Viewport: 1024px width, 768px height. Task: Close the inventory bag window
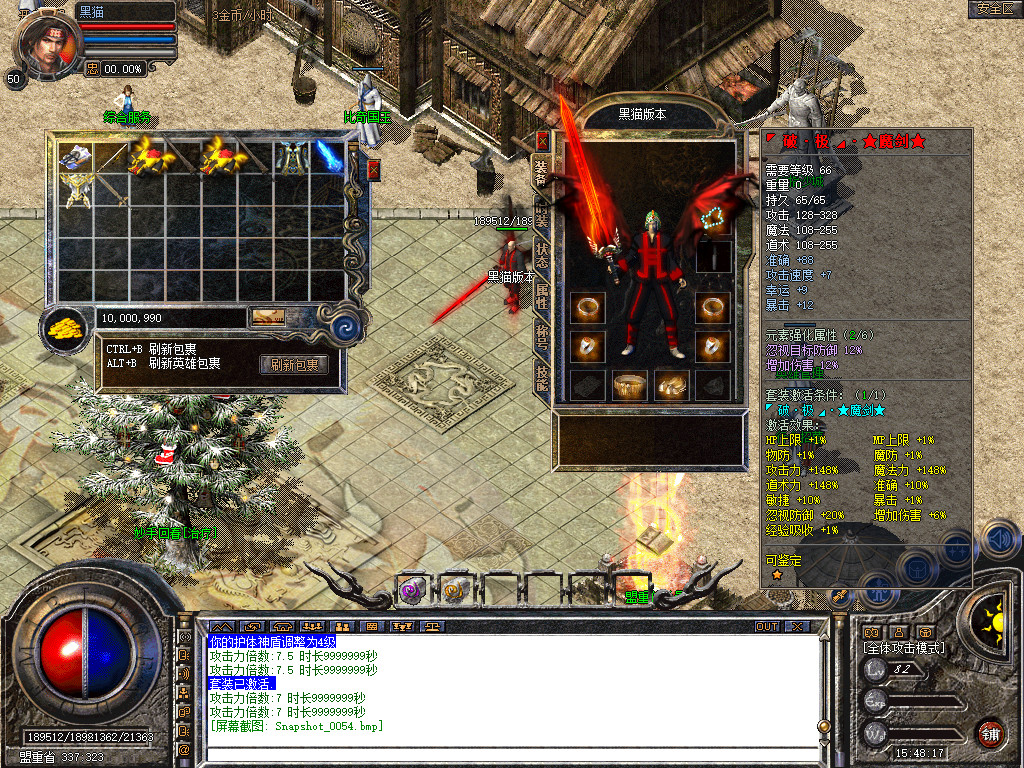[x=374, y=169]
